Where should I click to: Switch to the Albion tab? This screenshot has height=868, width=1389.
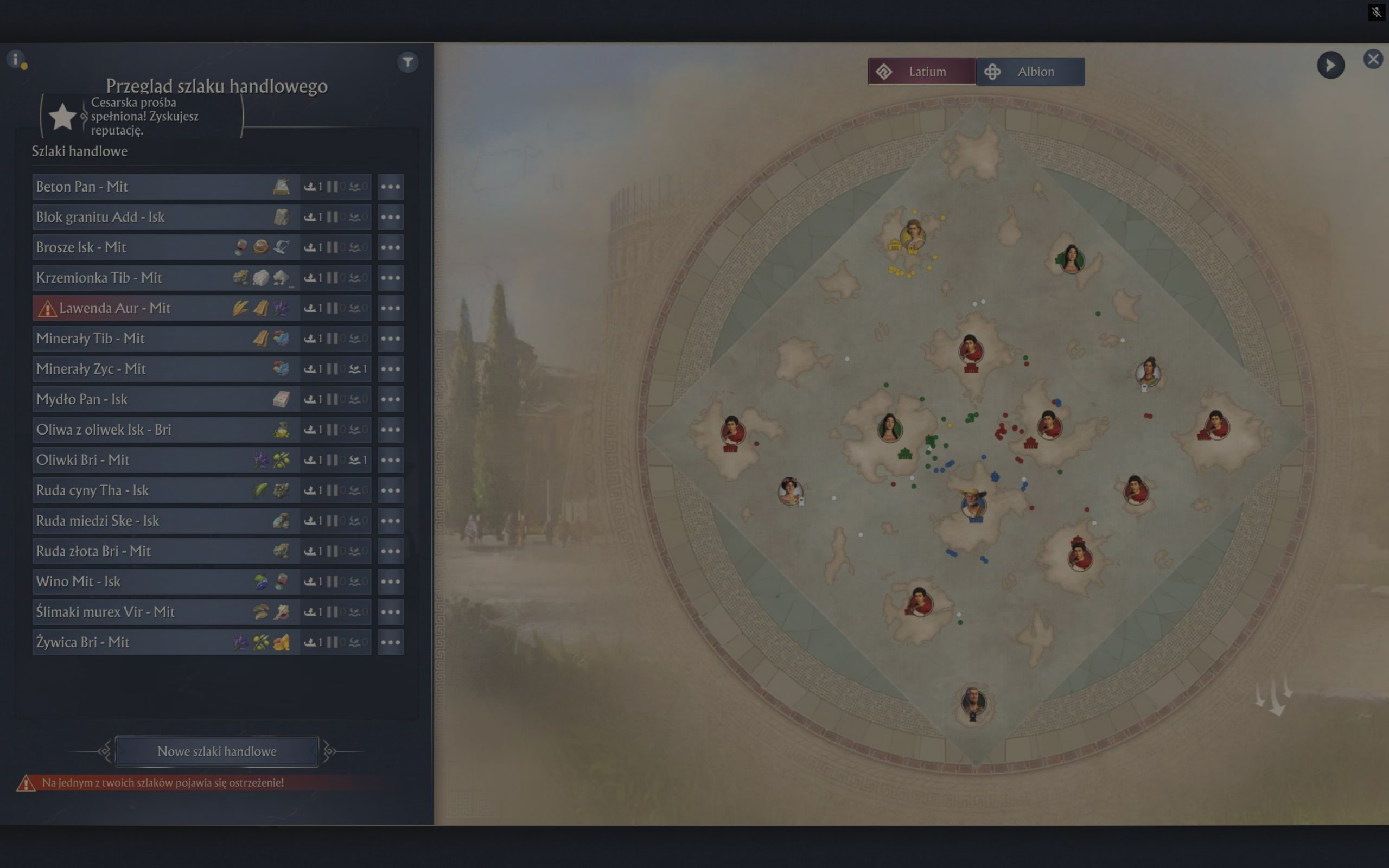(x=1031, y=72)
